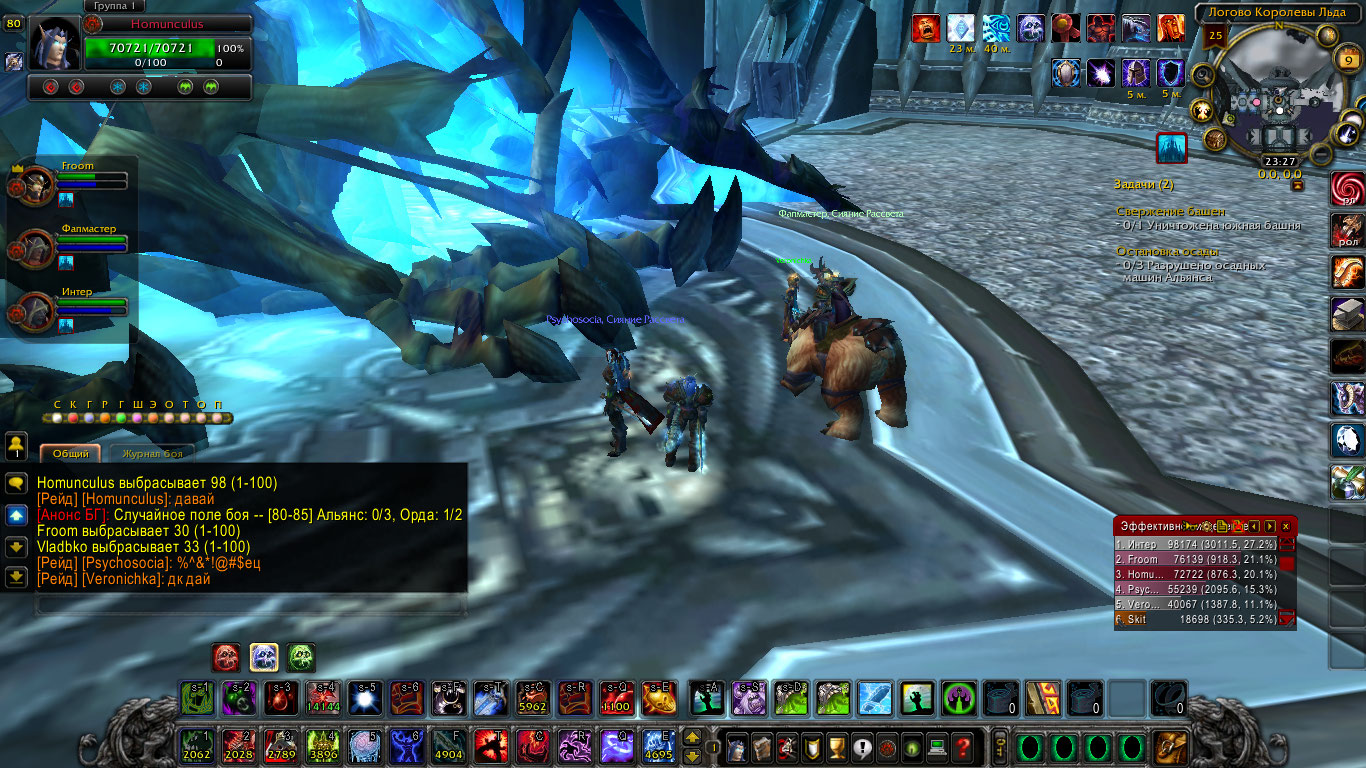Open the red question mark help button
The image size is (1366, 768).
pos(962,746)
